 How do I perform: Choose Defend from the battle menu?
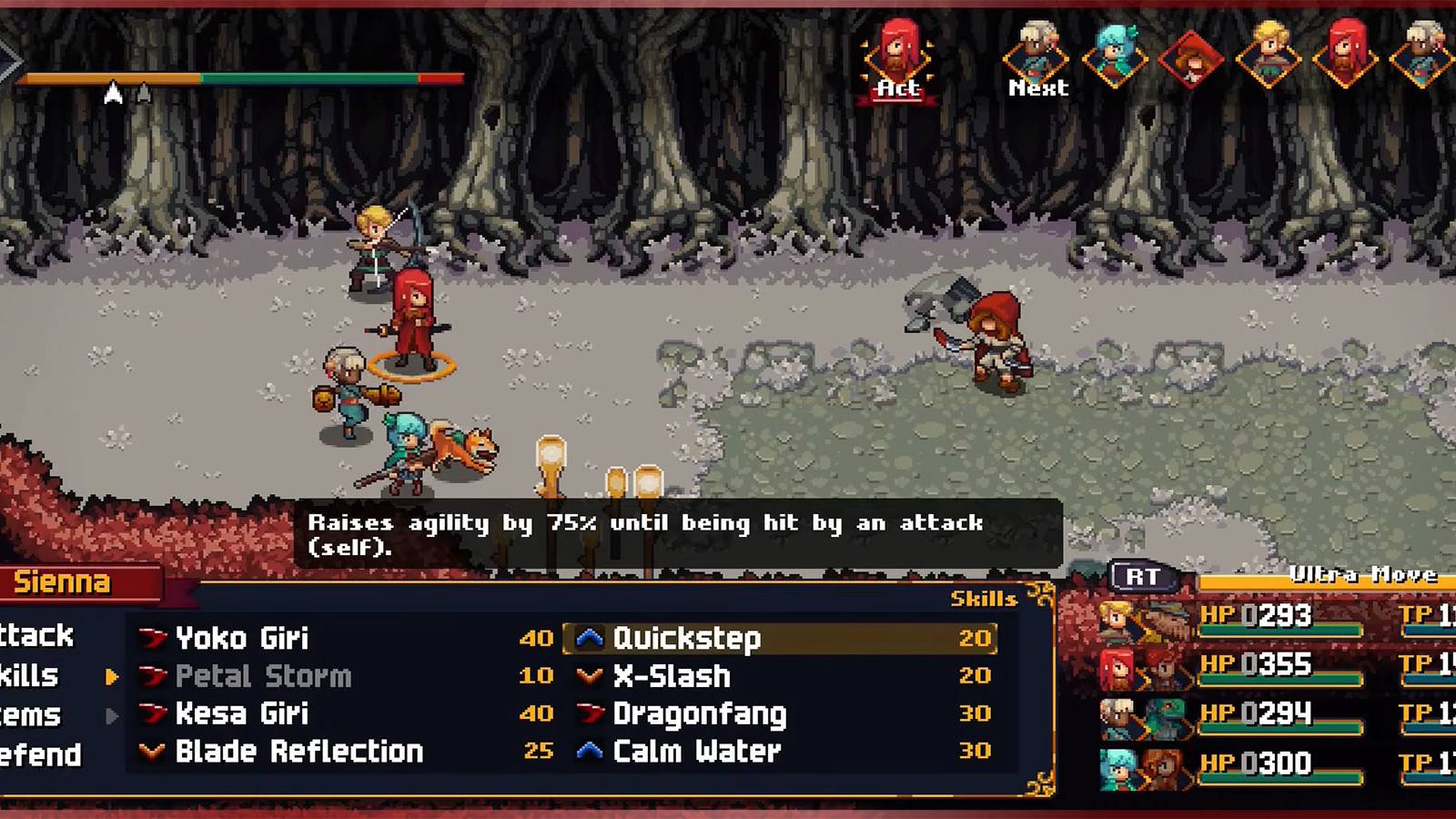[38, 754]
